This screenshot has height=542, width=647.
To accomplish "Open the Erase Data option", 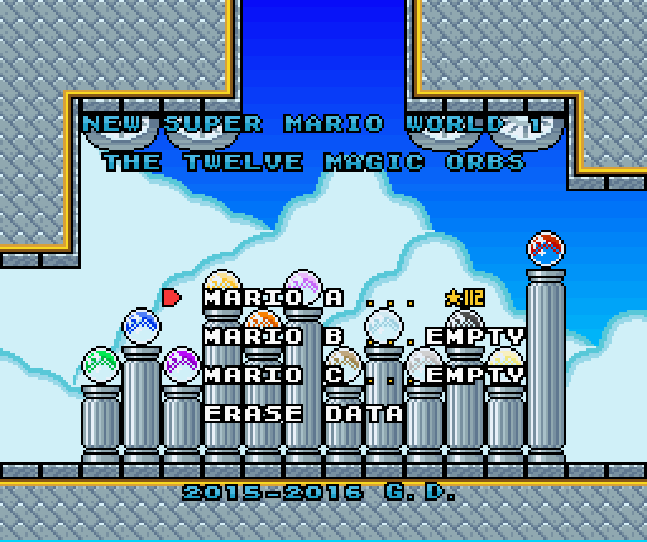I will (x=304, y=414).
